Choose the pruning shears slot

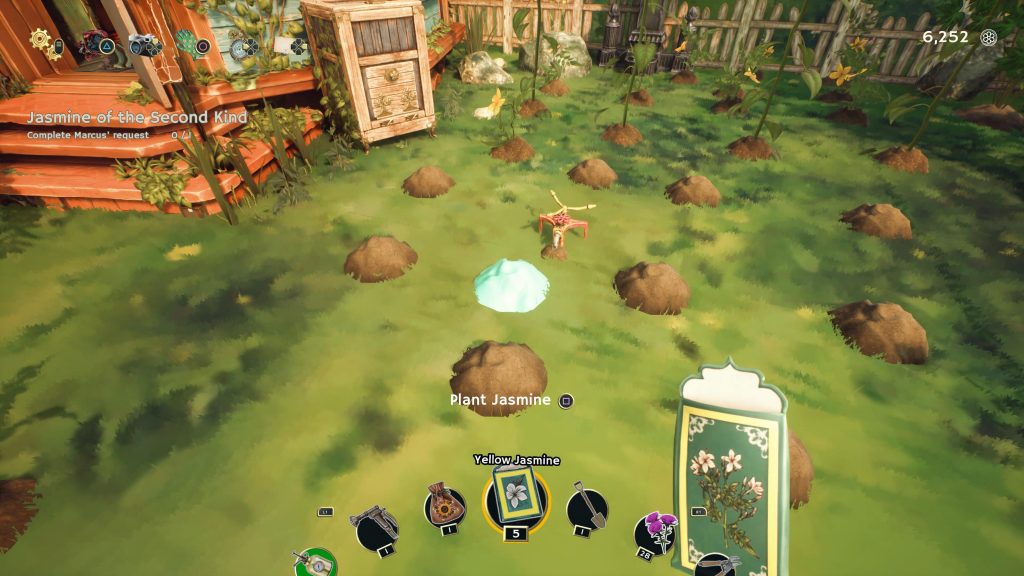(716, 564)
